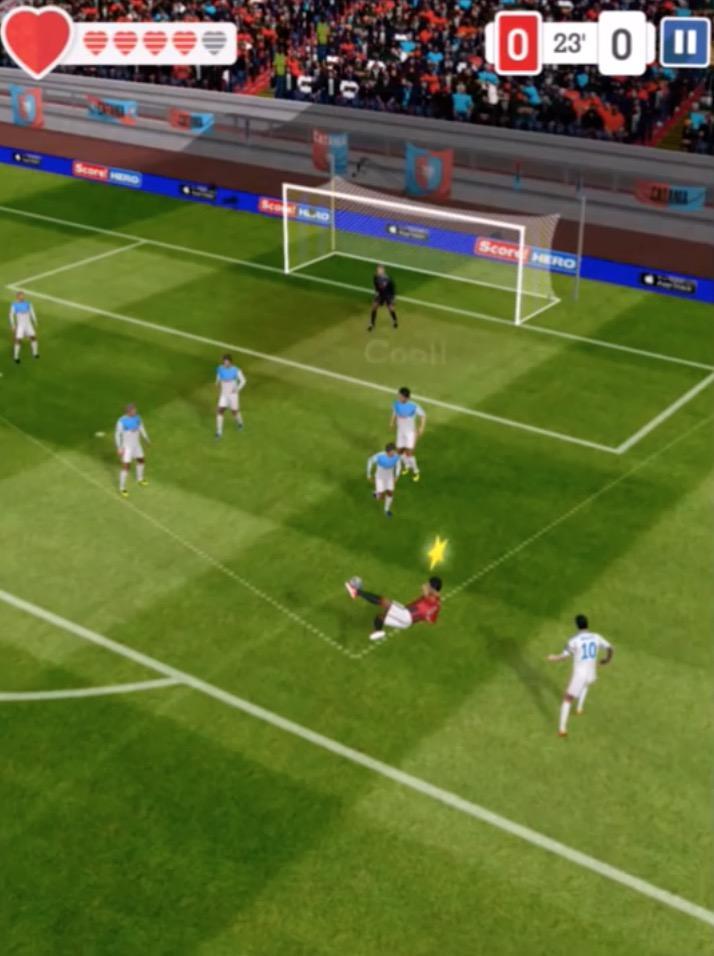Viewport: 714px width, 956px height.
Task: Tap the large red heart lives icon
Action: 37,40
